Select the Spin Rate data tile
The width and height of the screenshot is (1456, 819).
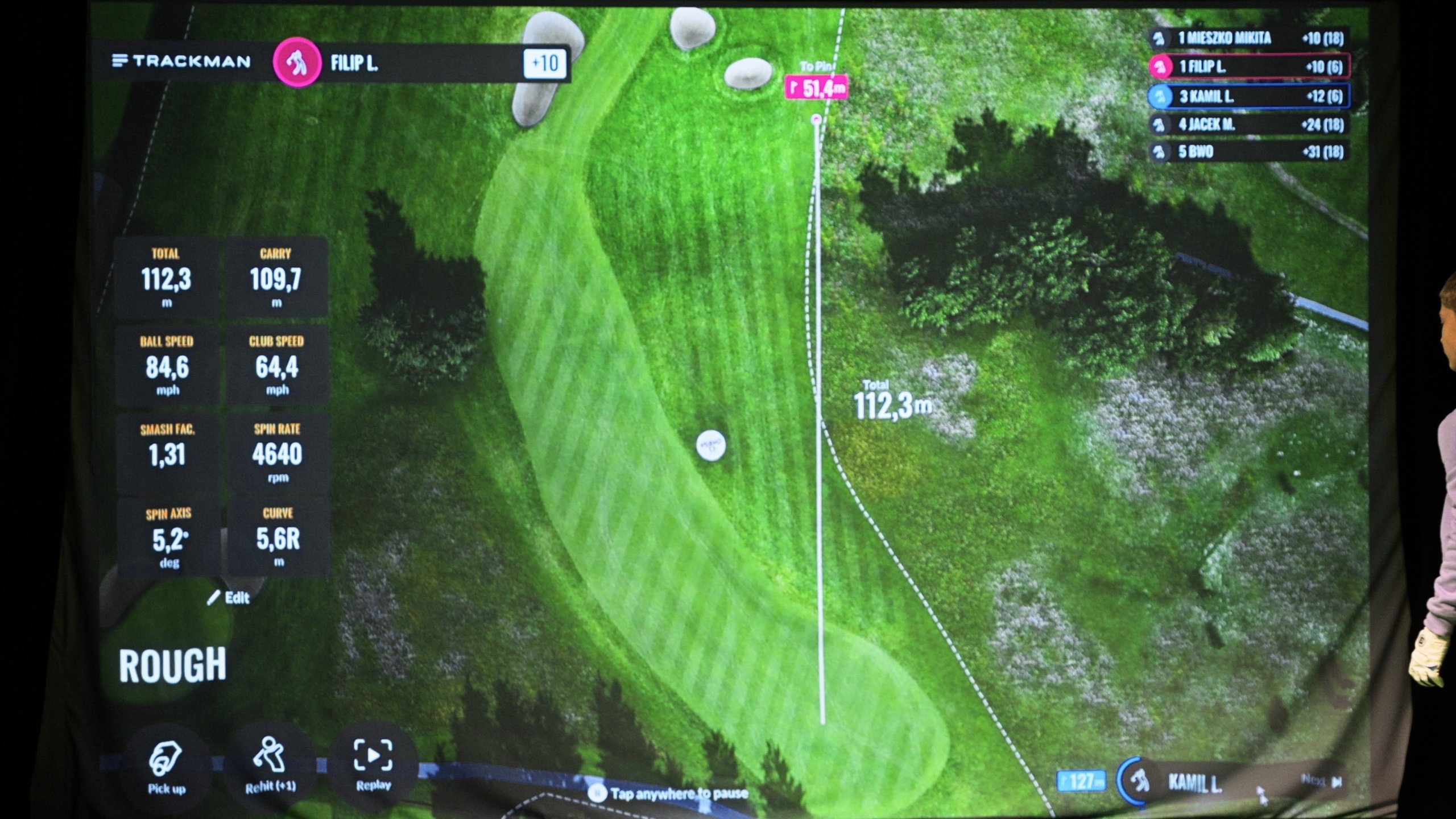pyautogui.click(x=278, y=453)
